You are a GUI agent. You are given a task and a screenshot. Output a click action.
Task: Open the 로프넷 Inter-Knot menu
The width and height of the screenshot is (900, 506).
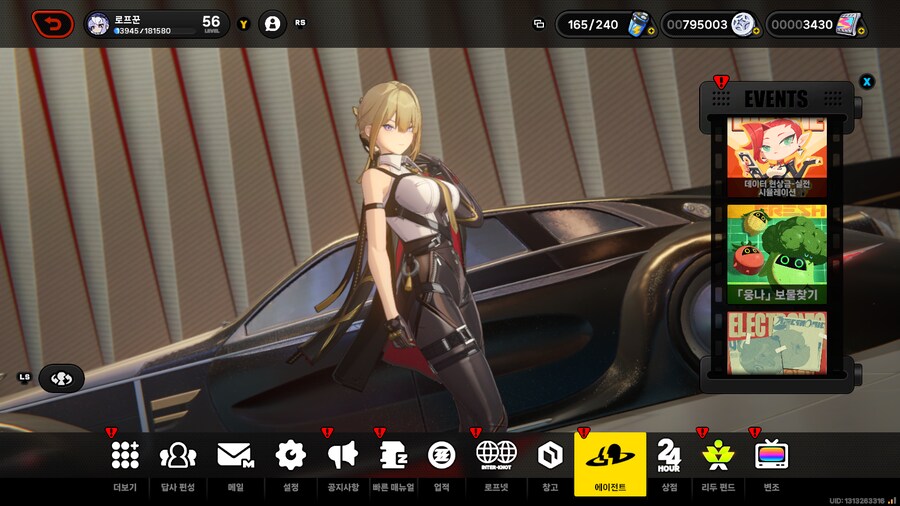tap(496, 462)
